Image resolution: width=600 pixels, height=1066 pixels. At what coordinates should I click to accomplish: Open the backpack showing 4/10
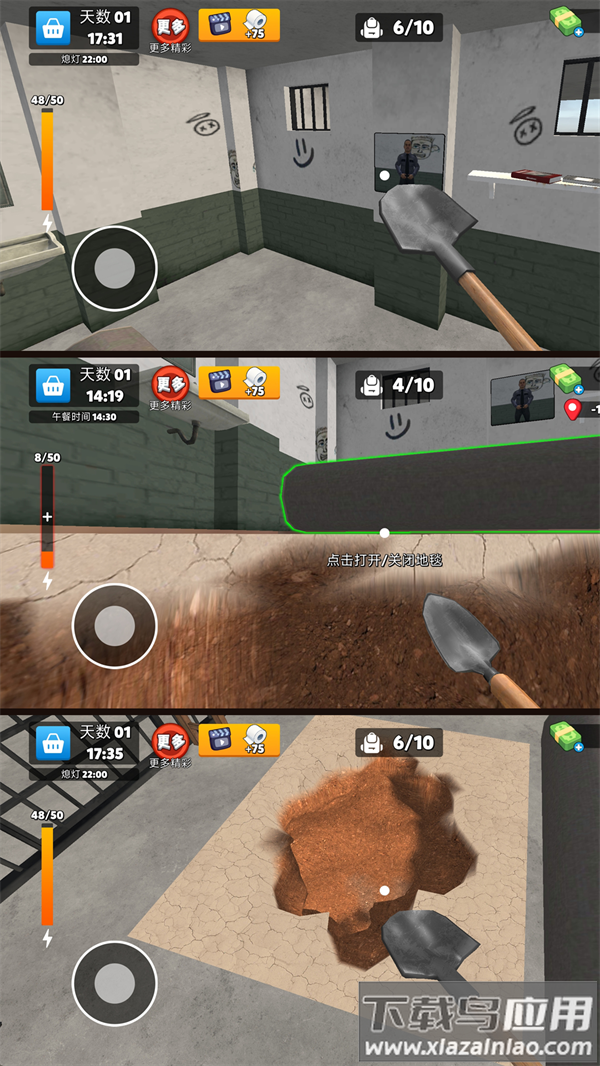[399, 385]
